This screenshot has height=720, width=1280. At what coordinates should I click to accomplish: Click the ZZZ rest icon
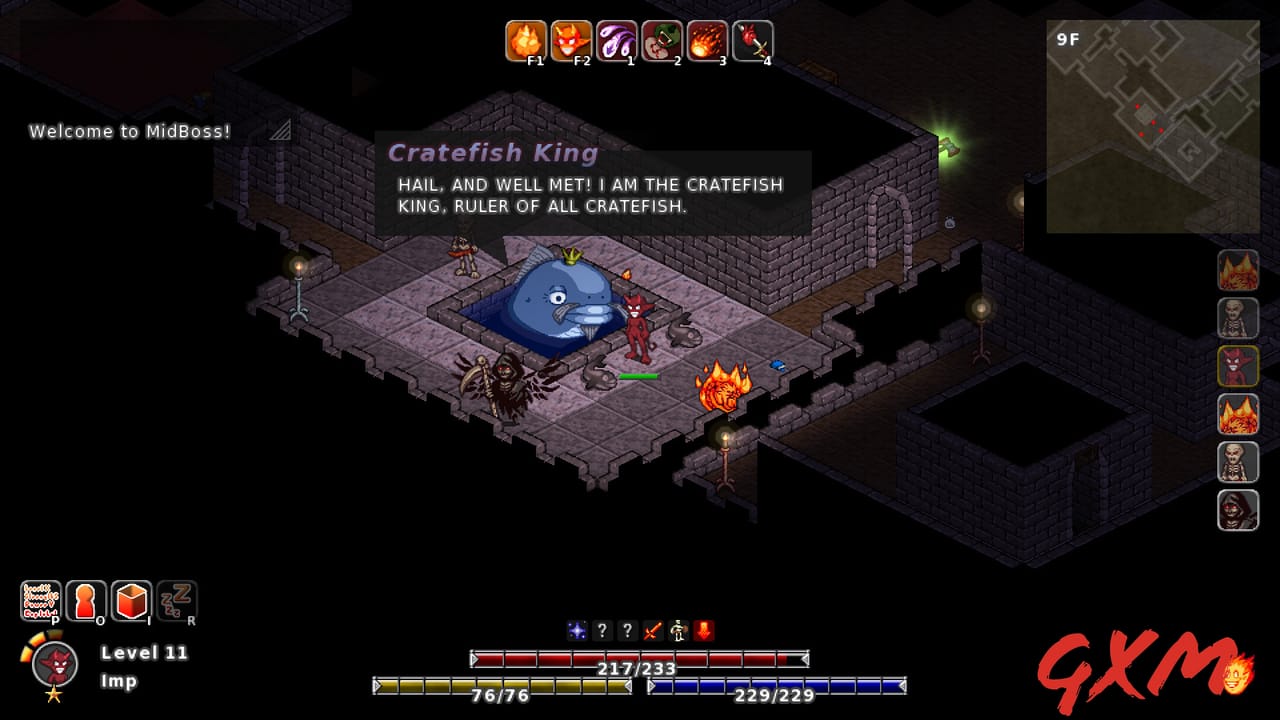coord(174,600)
